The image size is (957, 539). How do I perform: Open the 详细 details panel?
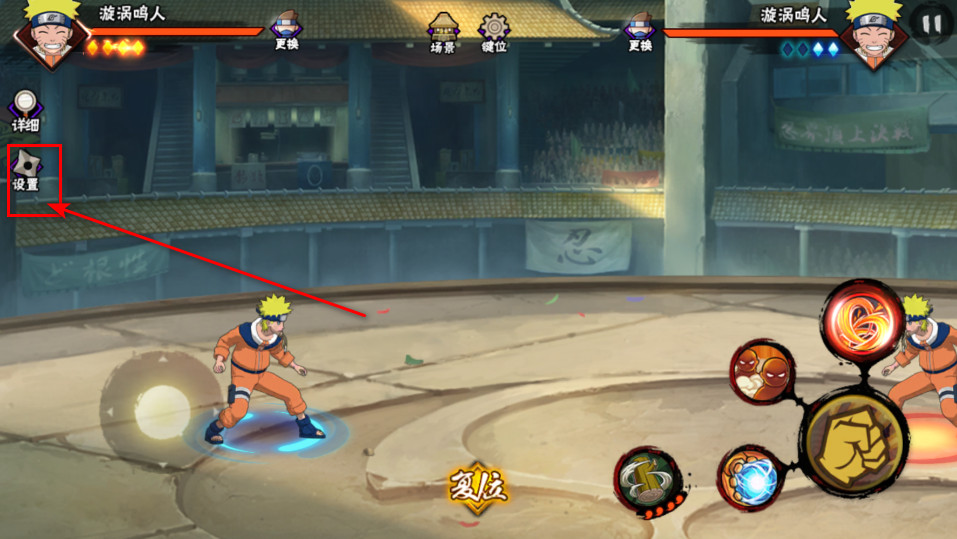coord(26,111)
